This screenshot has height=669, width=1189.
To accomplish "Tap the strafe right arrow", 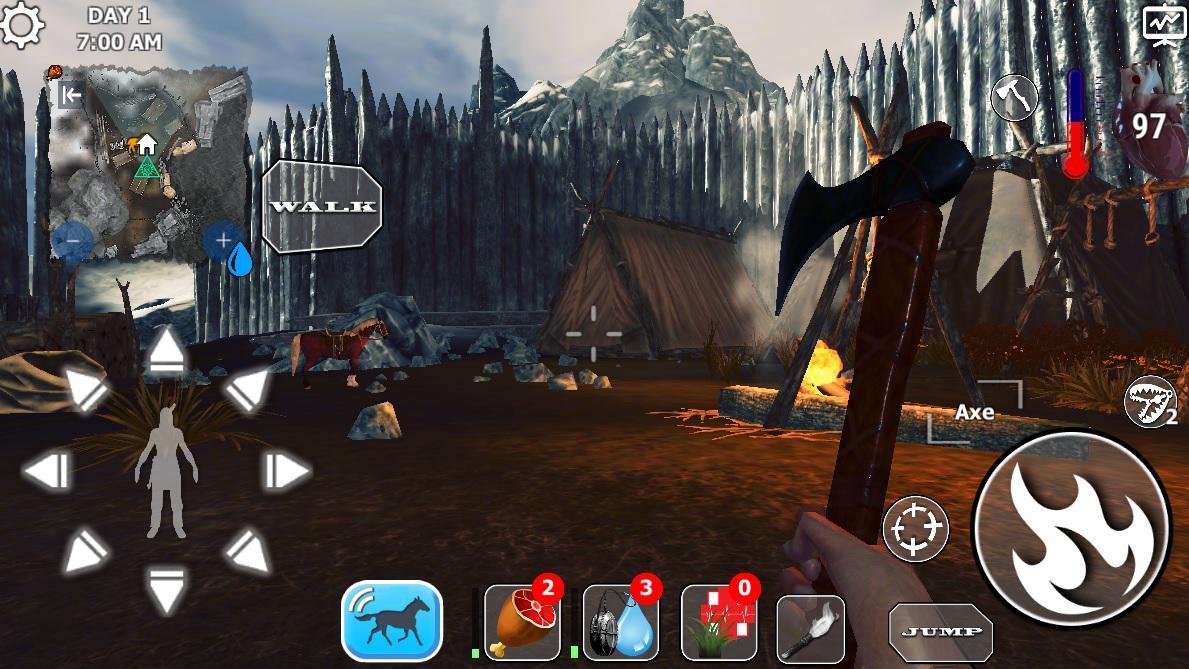I will tap(285, 470).
